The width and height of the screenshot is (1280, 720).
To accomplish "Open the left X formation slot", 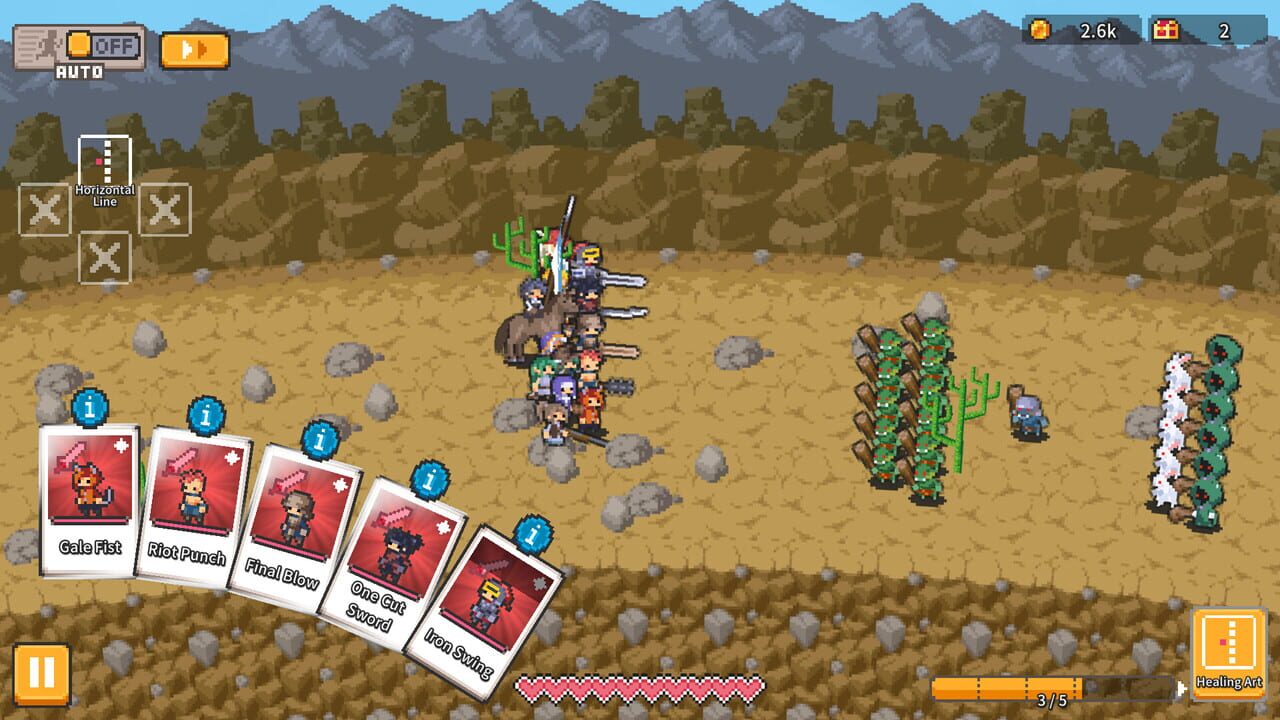I will coord(44,210).
